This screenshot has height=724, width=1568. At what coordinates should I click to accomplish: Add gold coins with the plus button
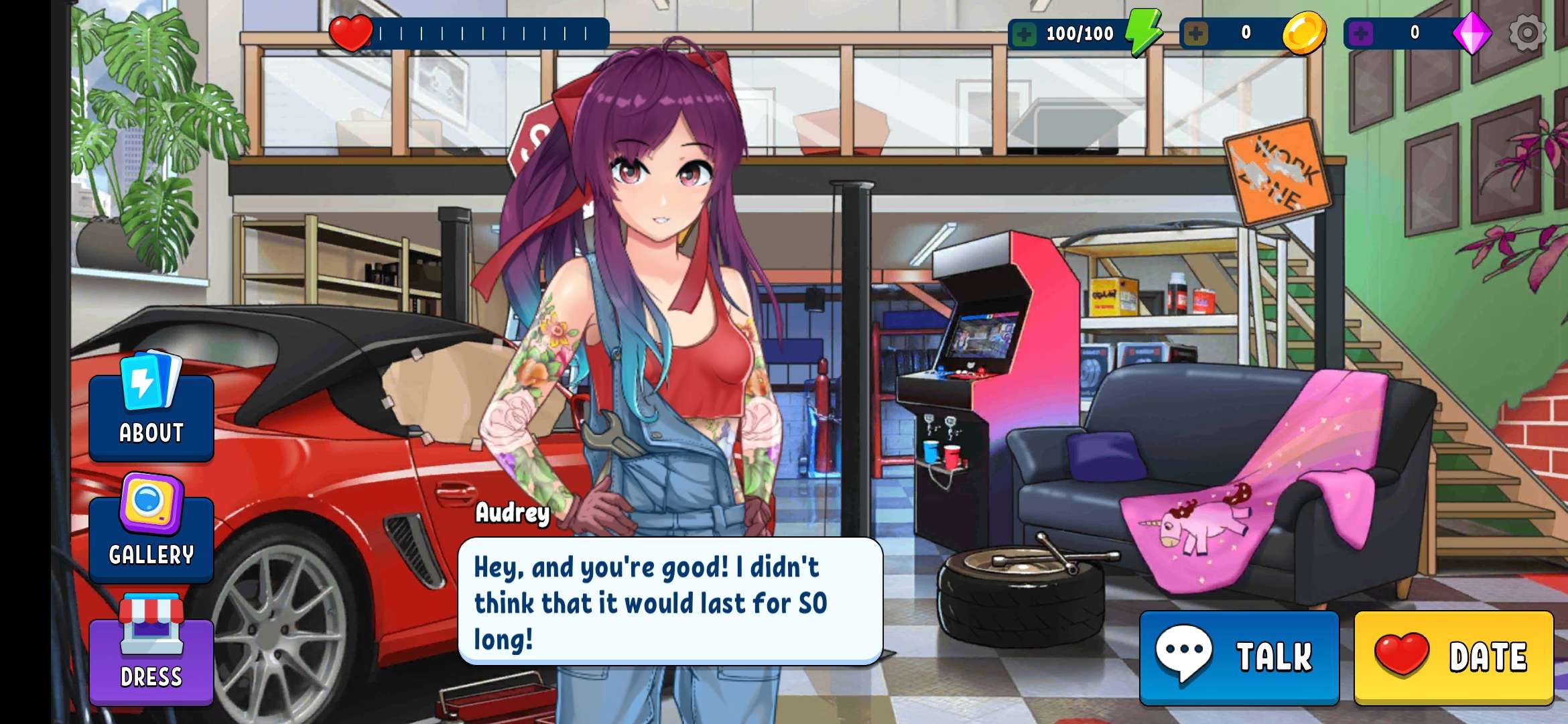click(1195, 34)
